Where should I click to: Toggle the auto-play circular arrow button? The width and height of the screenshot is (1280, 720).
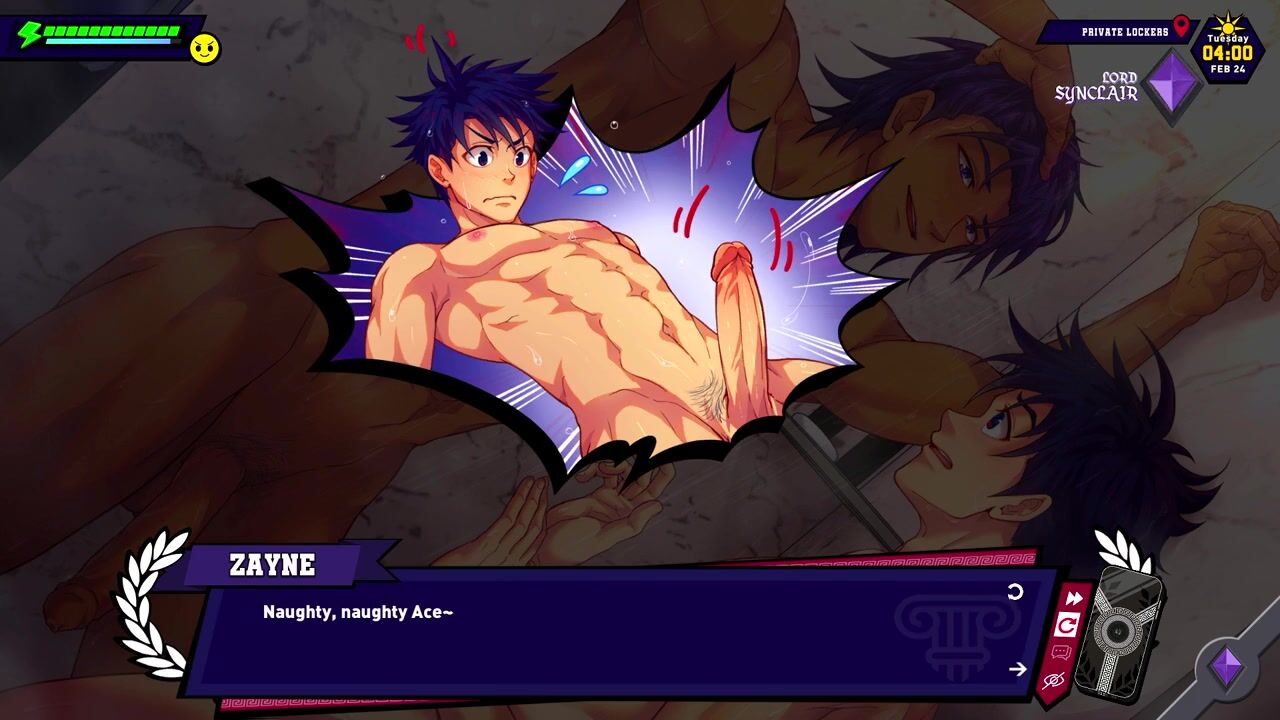pos(1067,626)
